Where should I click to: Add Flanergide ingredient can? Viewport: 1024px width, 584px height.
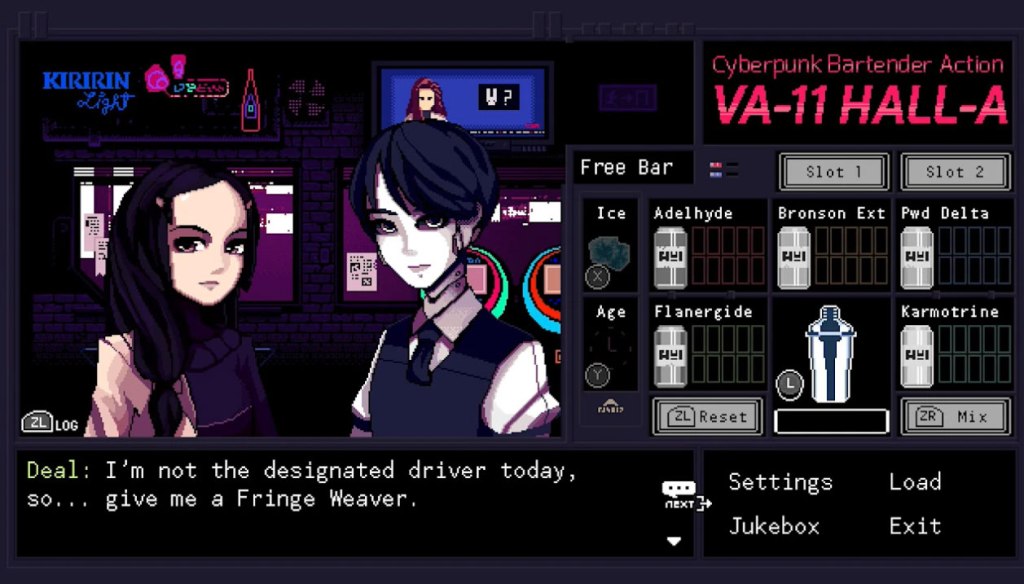pos(670,355)
